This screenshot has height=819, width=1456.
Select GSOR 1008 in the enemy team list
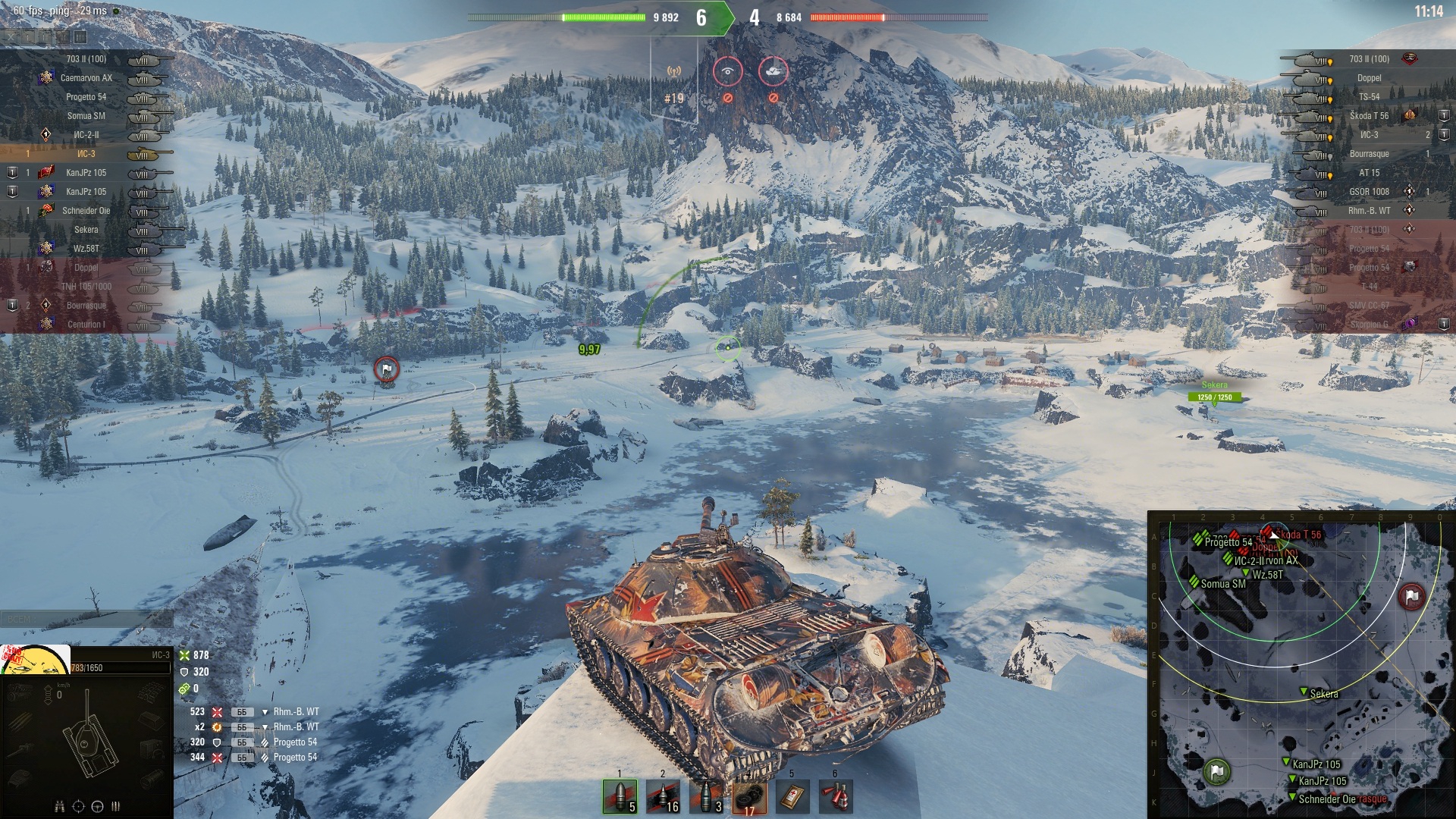coord(1369,192)
